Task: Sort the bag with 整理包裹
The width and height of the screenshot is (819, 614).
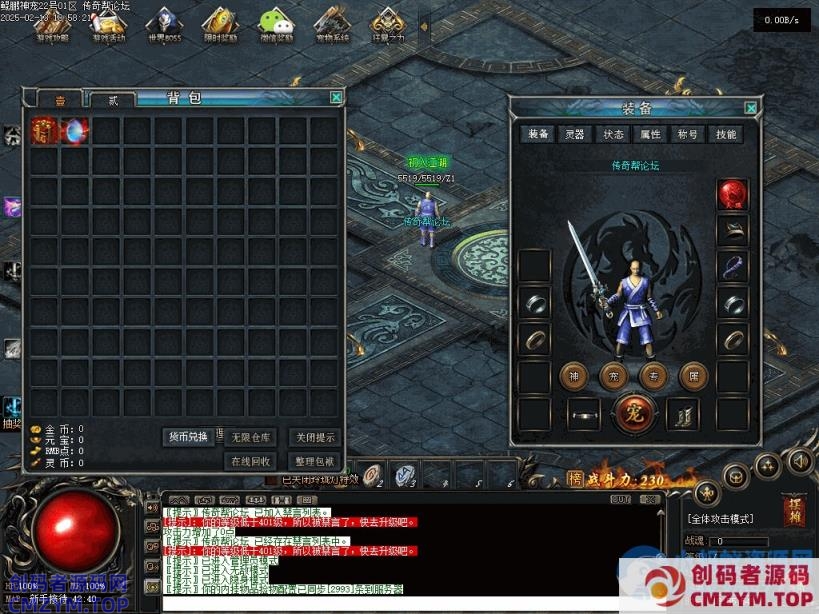Action: [314, 461]
